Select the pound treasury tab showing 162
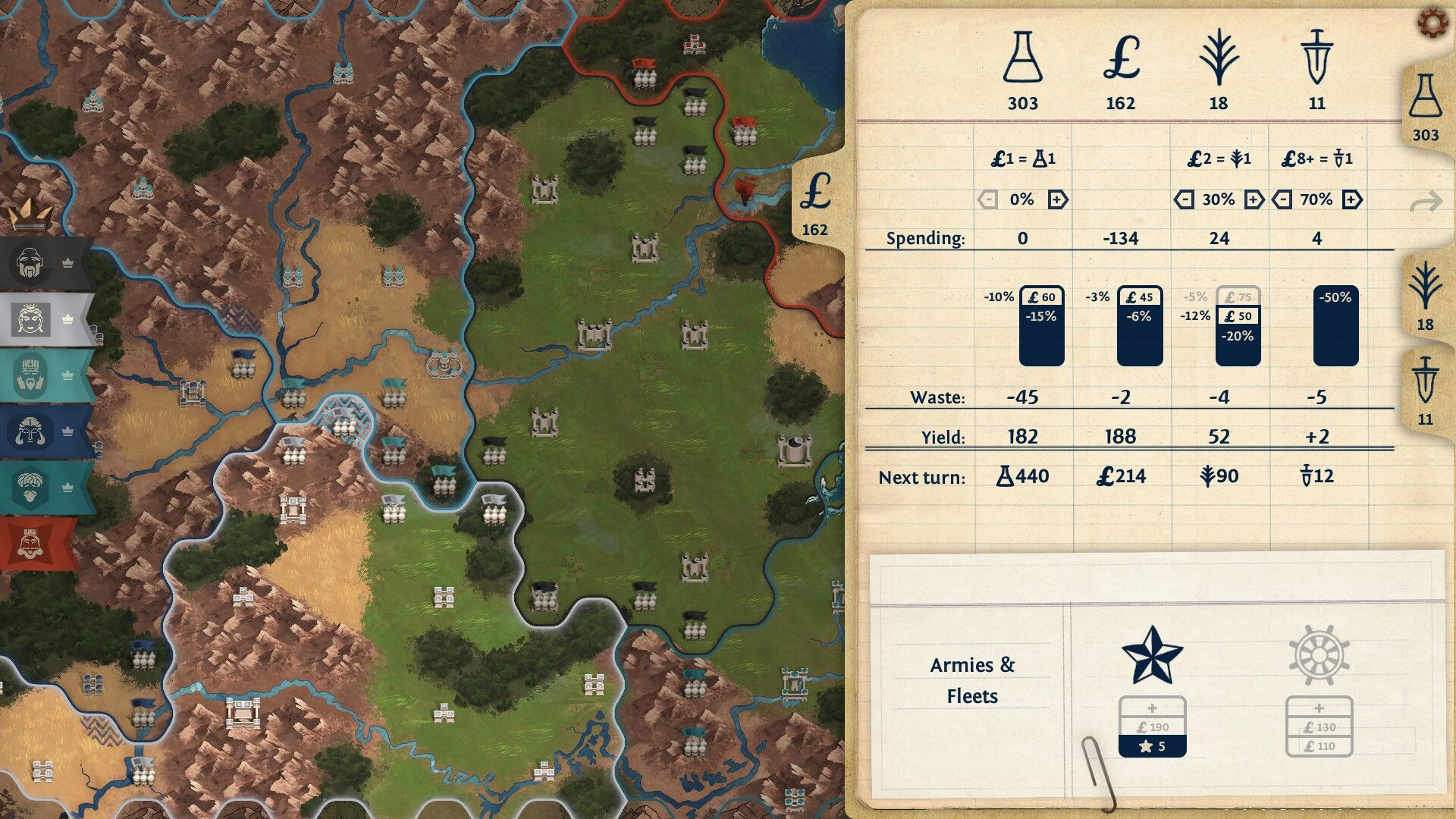 click(815, 203)
